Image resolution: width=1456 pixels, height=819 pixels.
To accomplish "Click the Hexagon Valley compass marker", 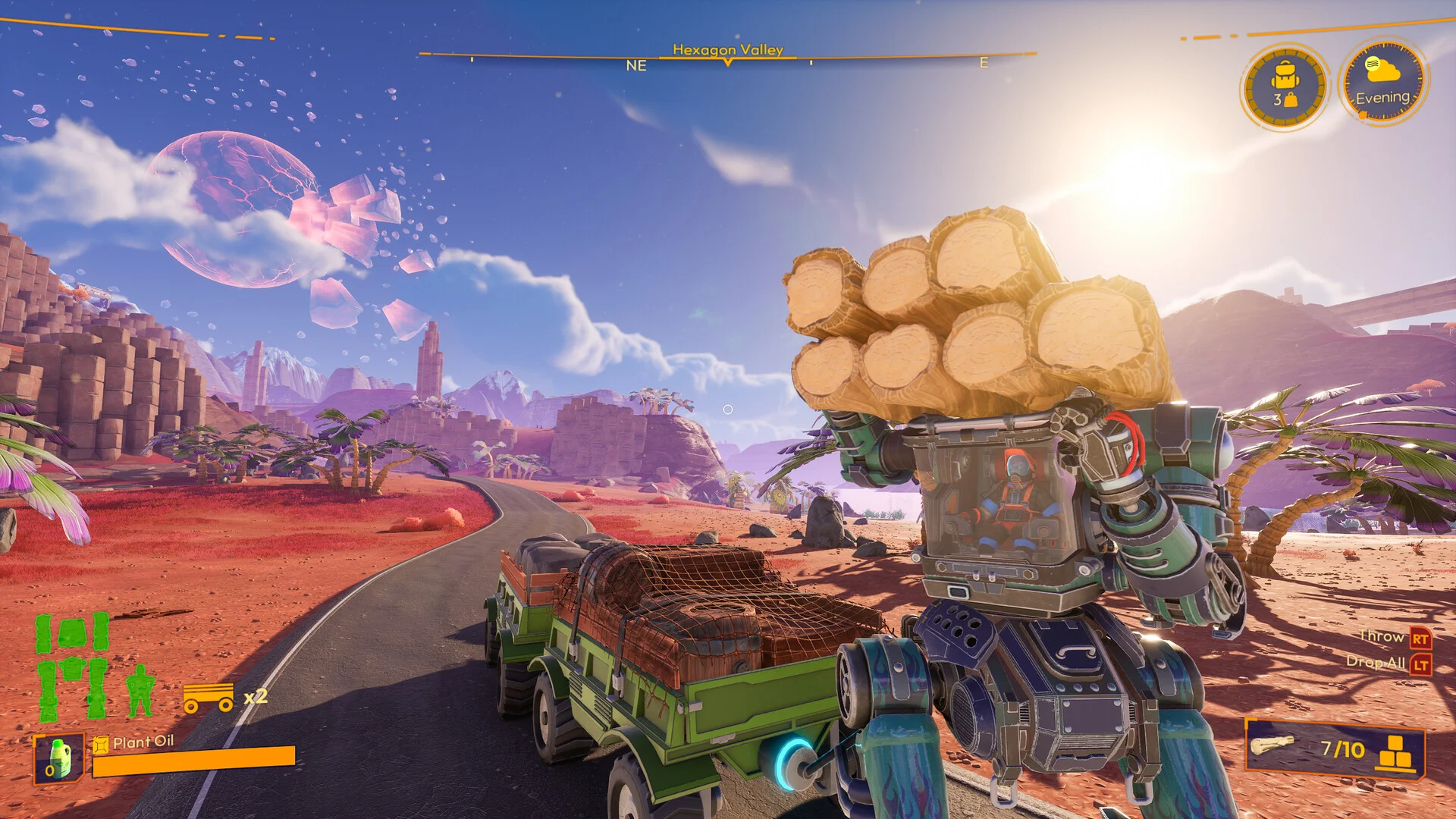I will (728, 62).
